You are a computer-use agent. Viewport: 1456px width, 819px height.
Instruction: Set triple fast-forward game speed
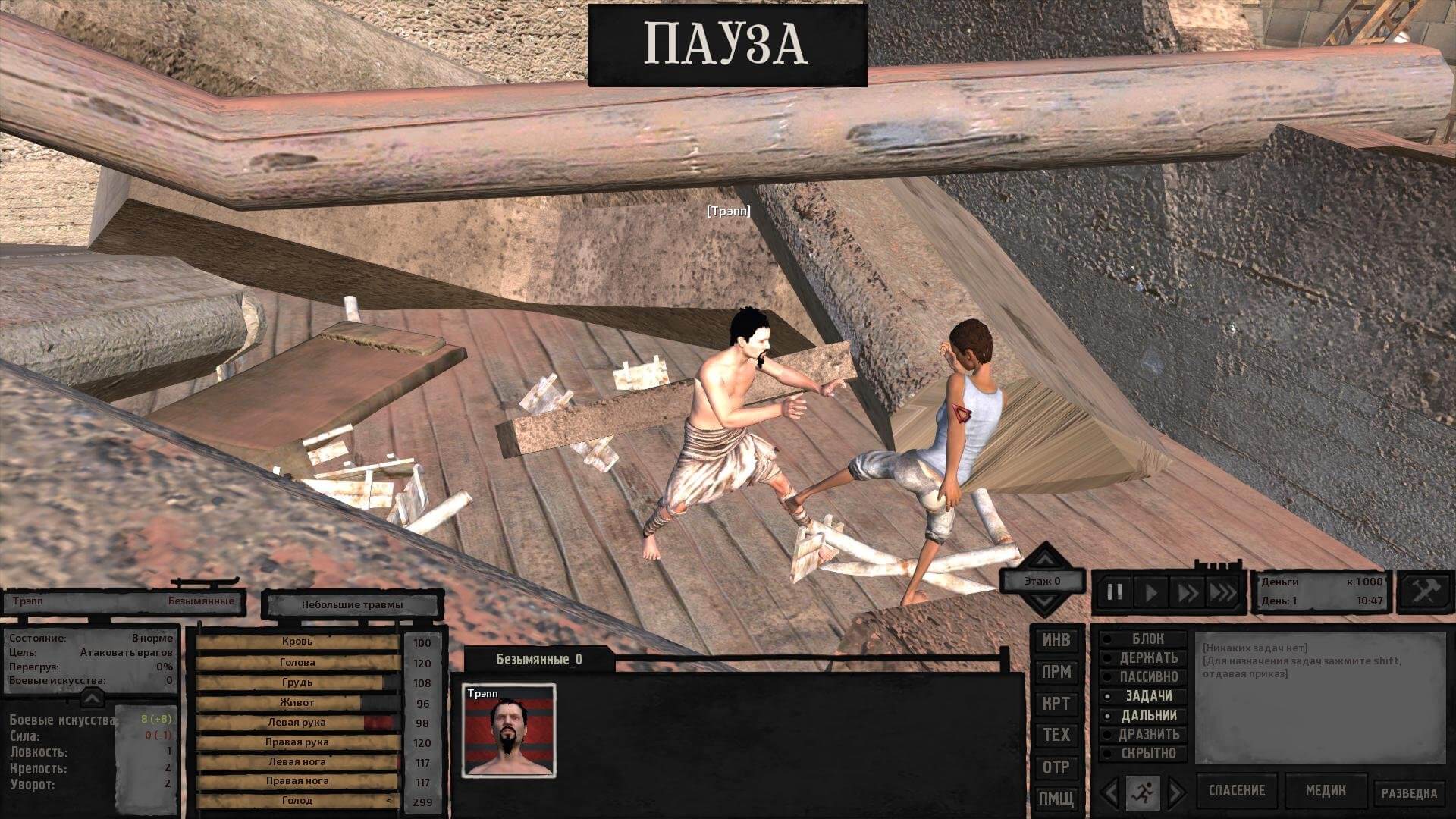pyautogui.click(x=1222, y=592)
